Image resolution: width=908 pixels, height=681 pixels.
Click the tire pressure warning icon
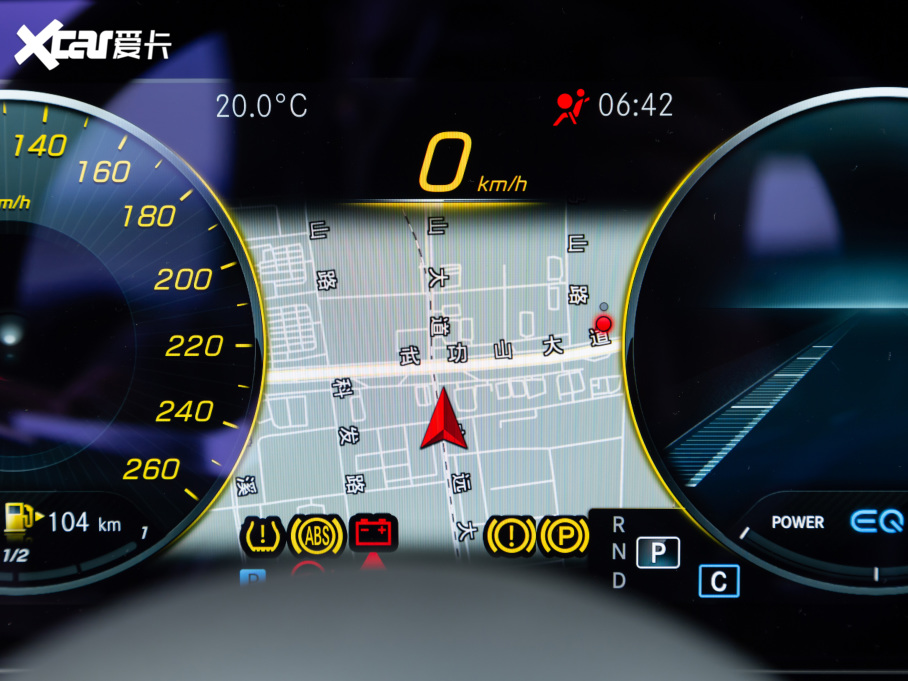click(x=262, y=536)
